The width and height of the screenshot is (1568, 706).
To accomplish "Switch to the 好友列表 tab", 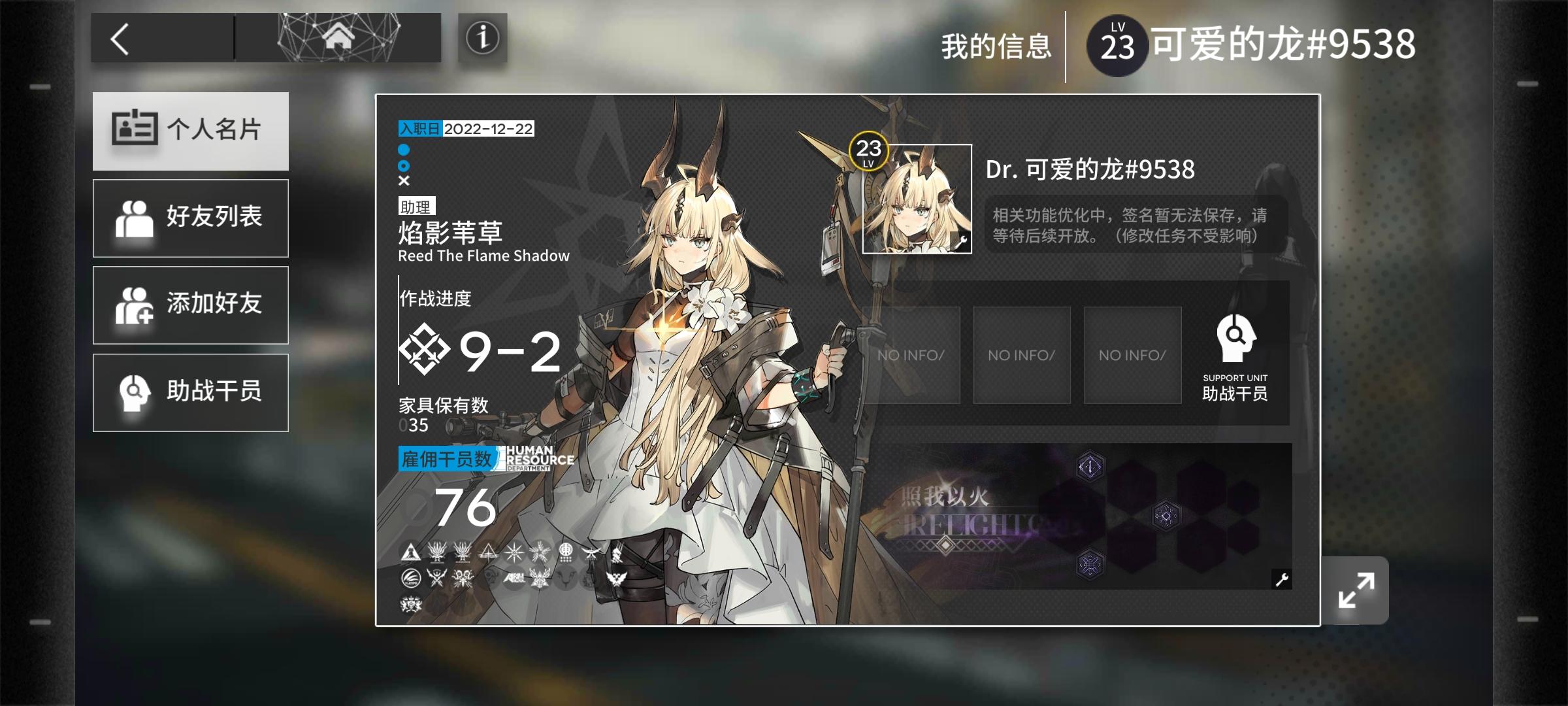I will point(191,218).
